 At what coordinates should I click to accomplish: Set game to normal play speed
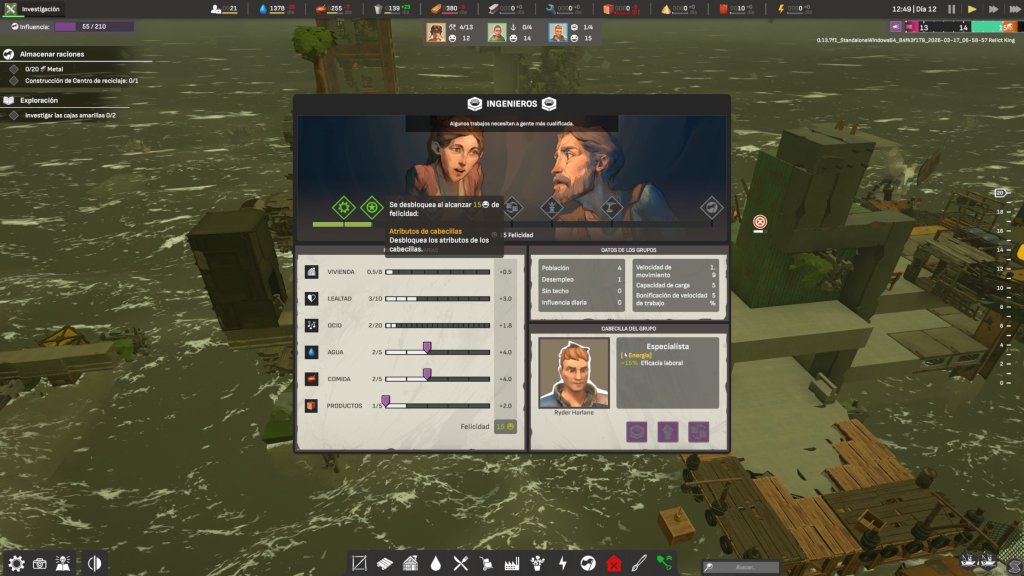point(970,9)
